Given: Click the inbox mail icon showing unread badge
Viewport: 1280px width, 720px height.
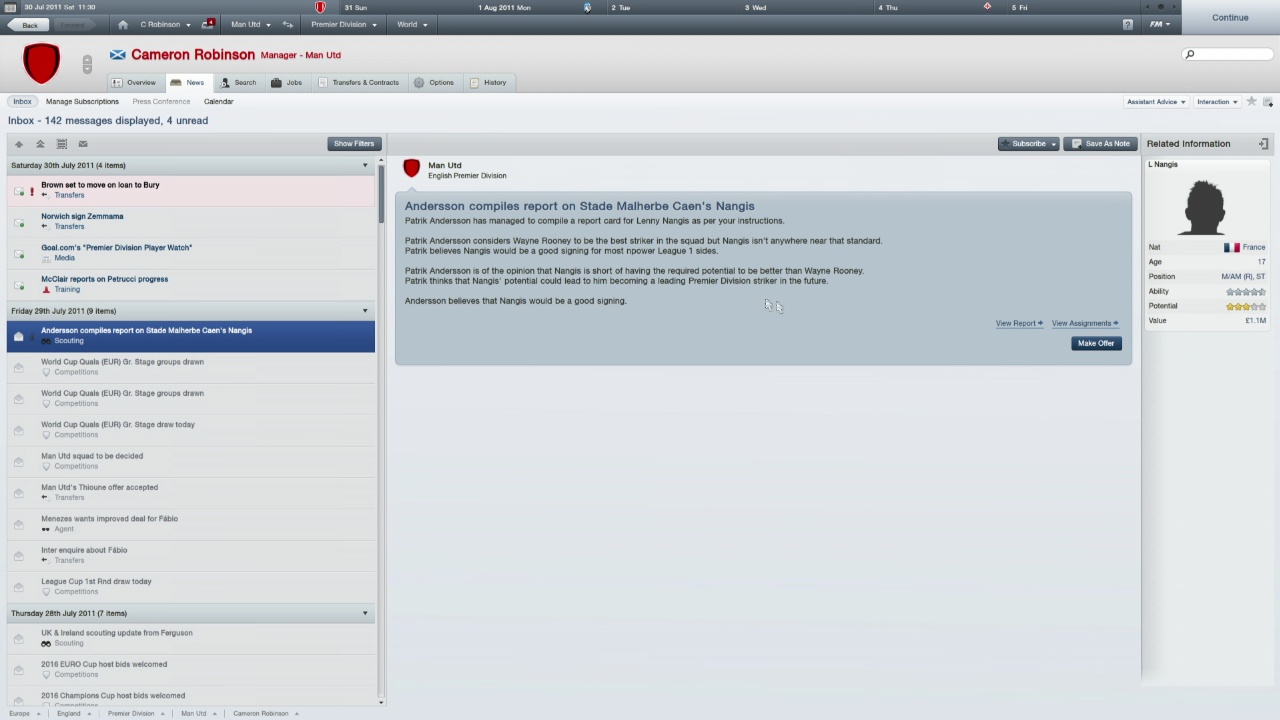Looking at the screenshot, I should [x=207, y=24].
